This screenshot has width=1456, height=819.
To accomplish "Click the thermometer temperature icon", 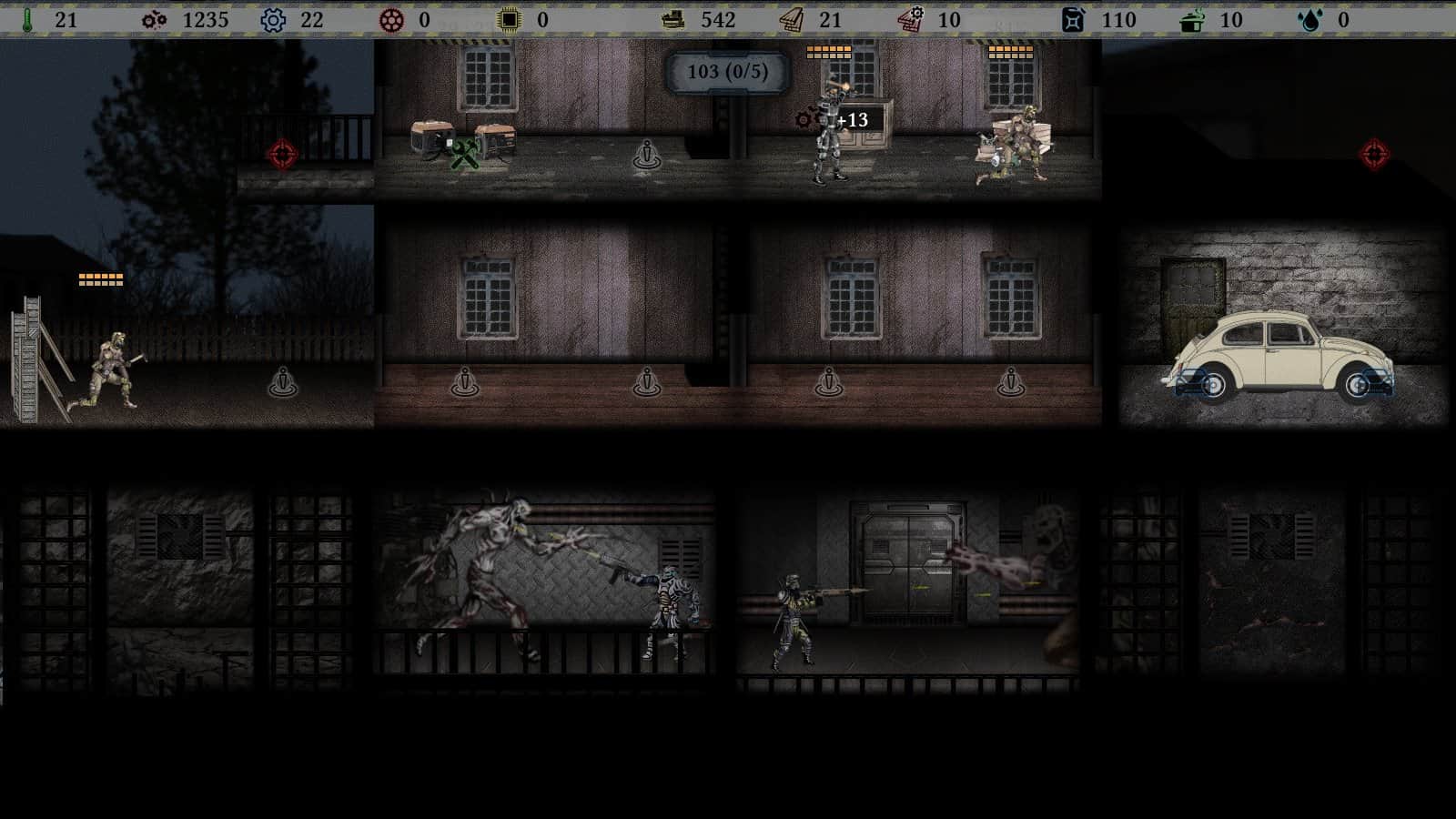I will pyautogui.click(x=27, y=20).
